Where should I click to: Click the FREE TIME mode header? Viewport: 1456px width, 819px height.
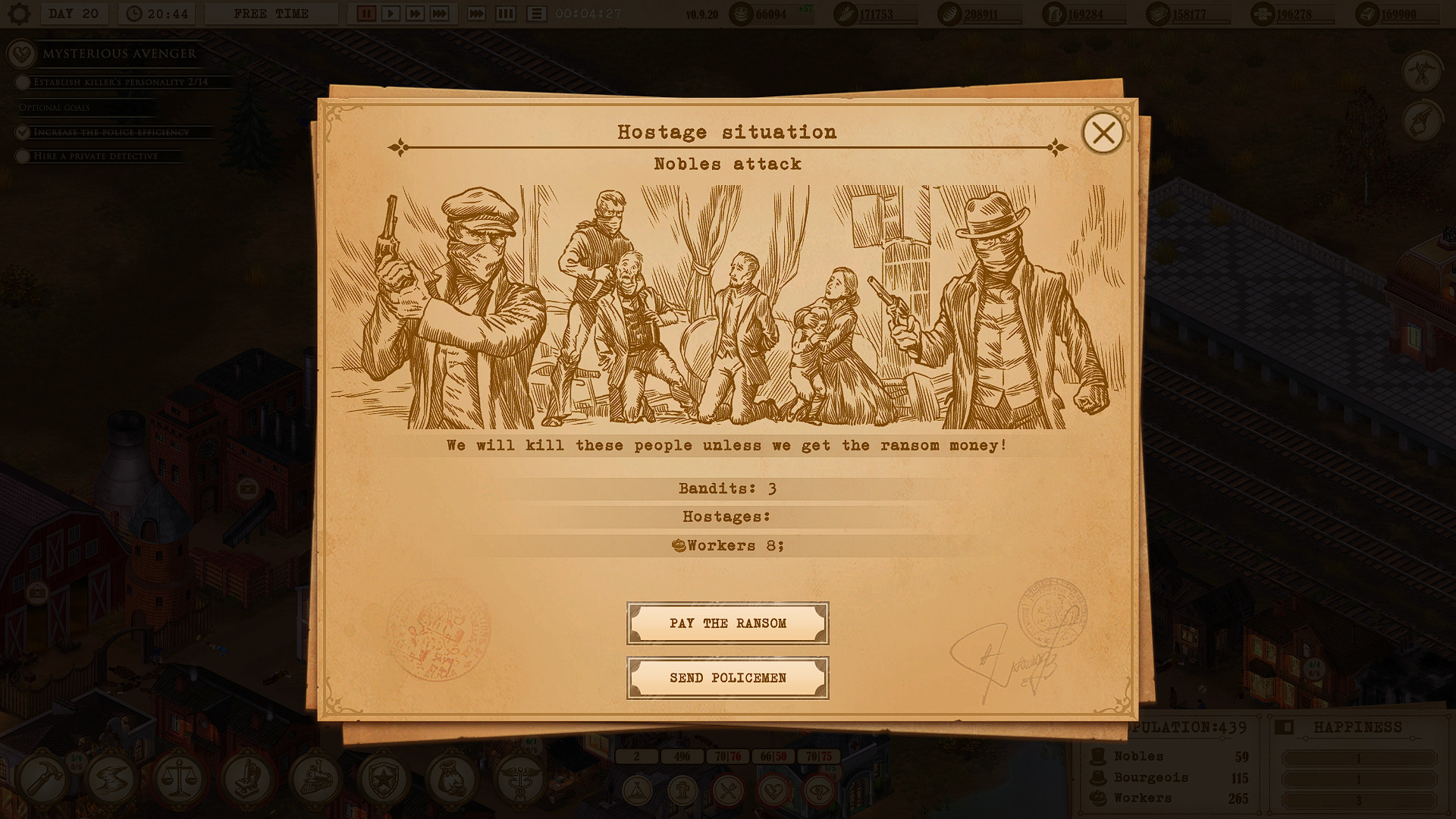click(271, 12)
